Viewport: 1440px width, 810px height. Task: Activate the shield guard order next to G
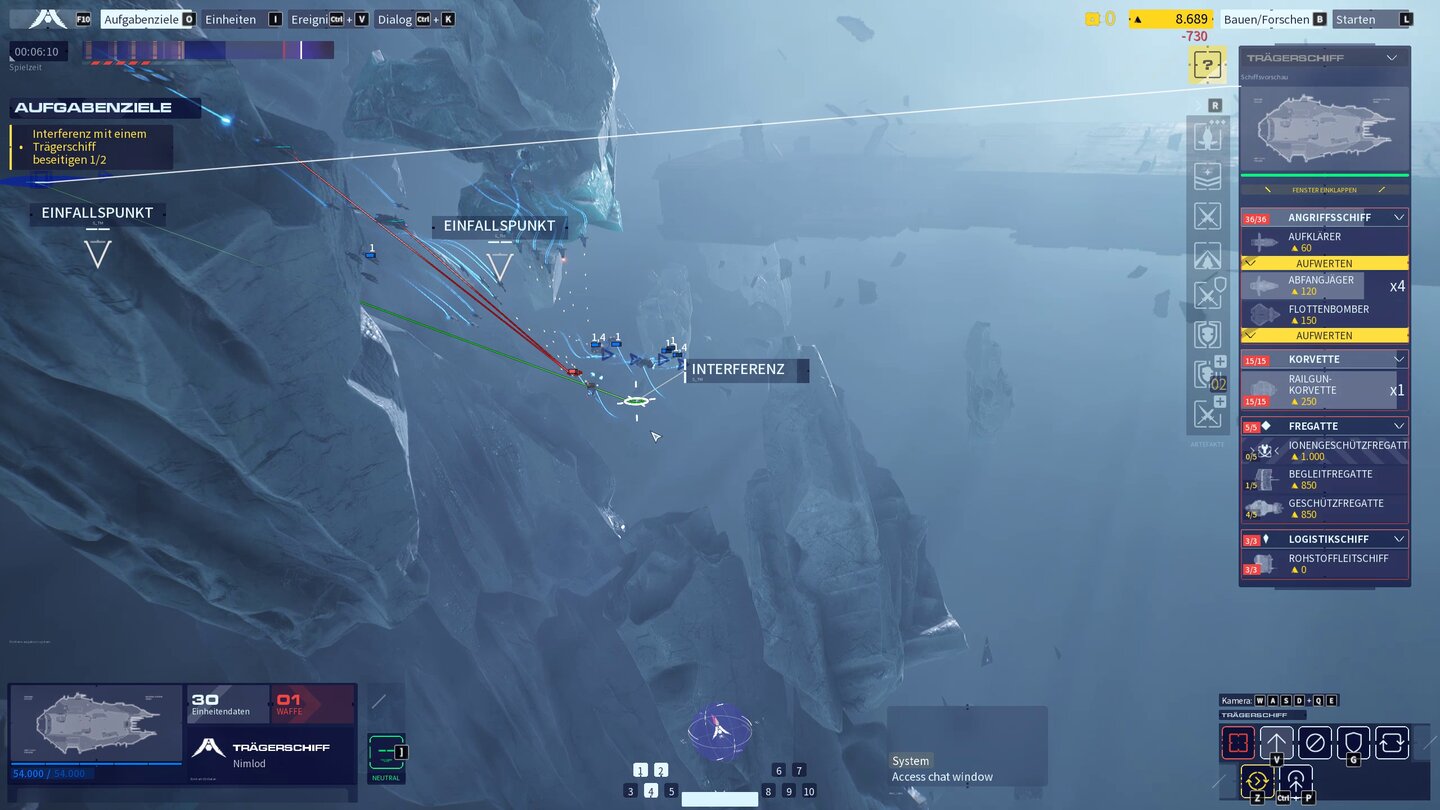click(1352, 742)
